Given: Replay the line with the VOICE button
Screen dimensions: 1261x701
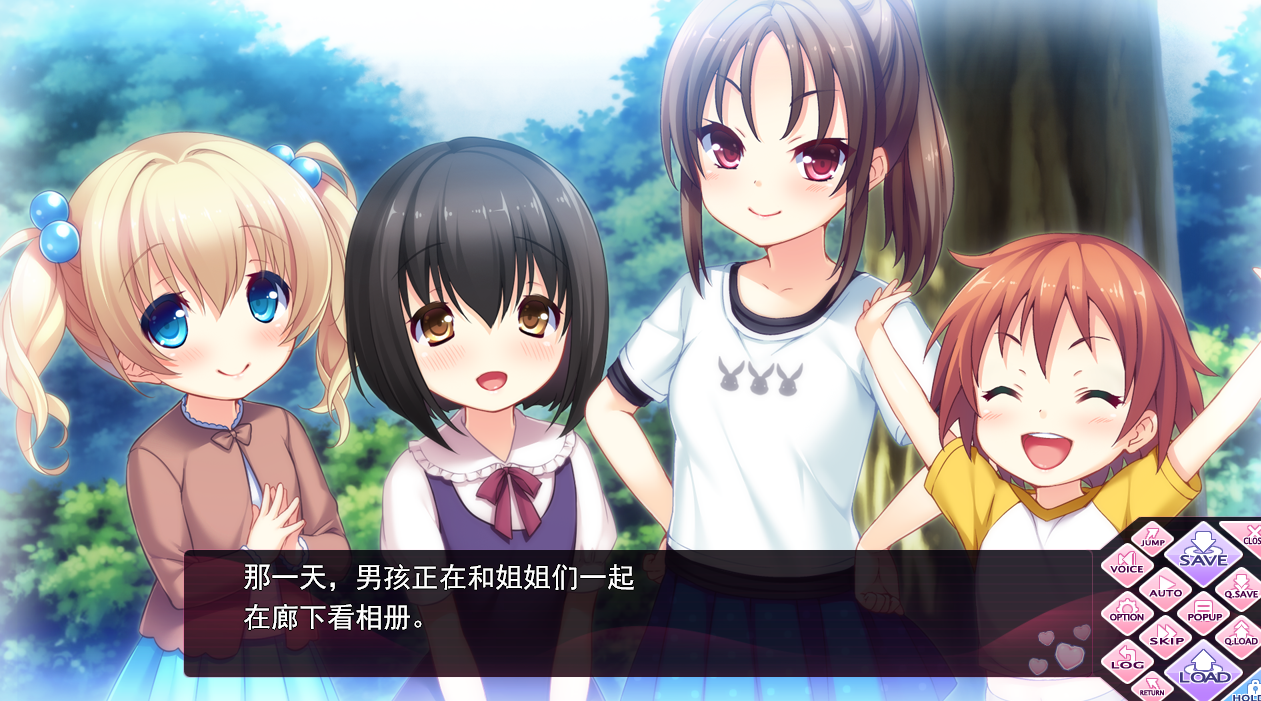Looking at the screenshot, I should click(1127, 563).
